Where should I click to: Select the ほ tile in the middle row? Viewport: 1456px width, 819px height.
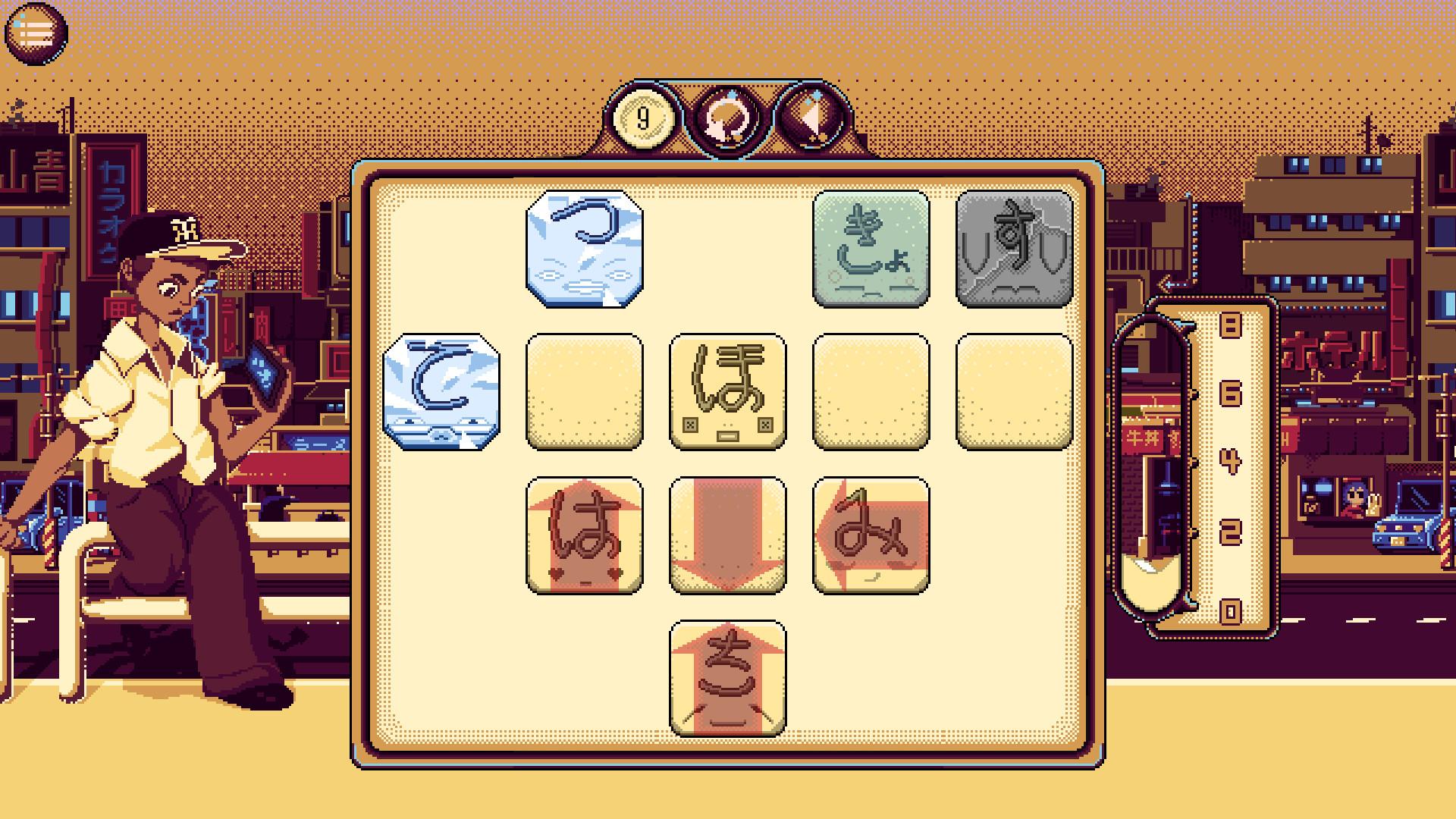coord(728,392)
